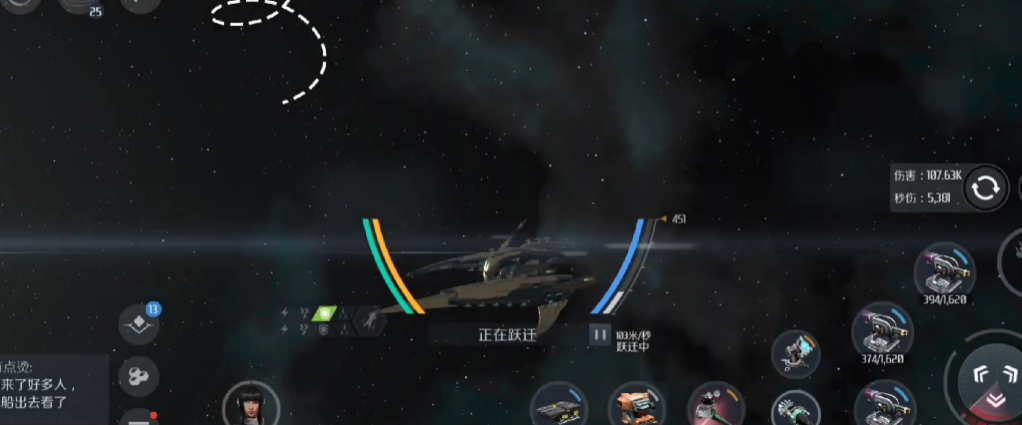Pause the warp with the pause button

tap(600, 334)
